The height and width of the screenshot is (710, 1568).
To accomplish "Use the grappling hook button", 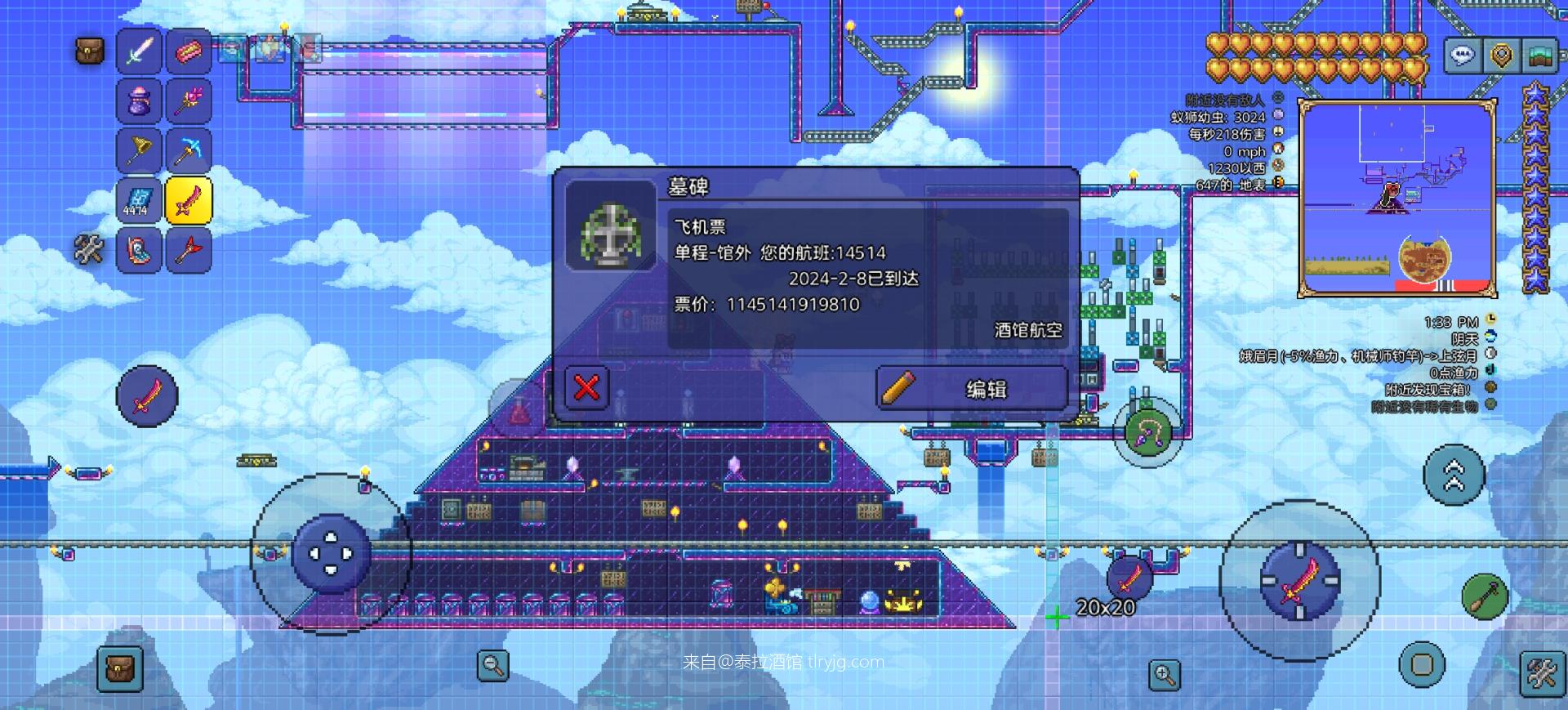I will 1147,433.
